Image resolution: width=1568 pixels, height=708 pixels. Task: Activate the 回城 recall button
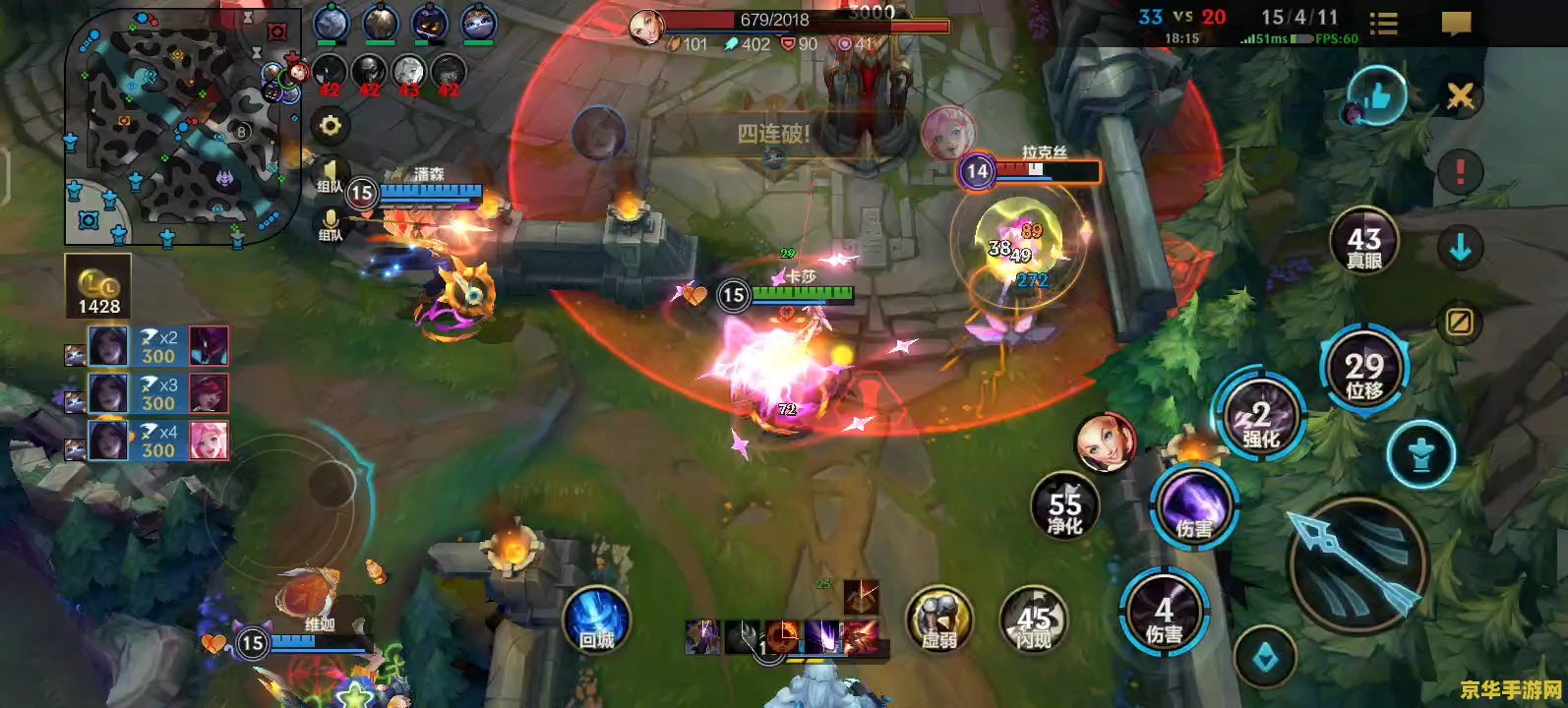[x=596, y=619]
